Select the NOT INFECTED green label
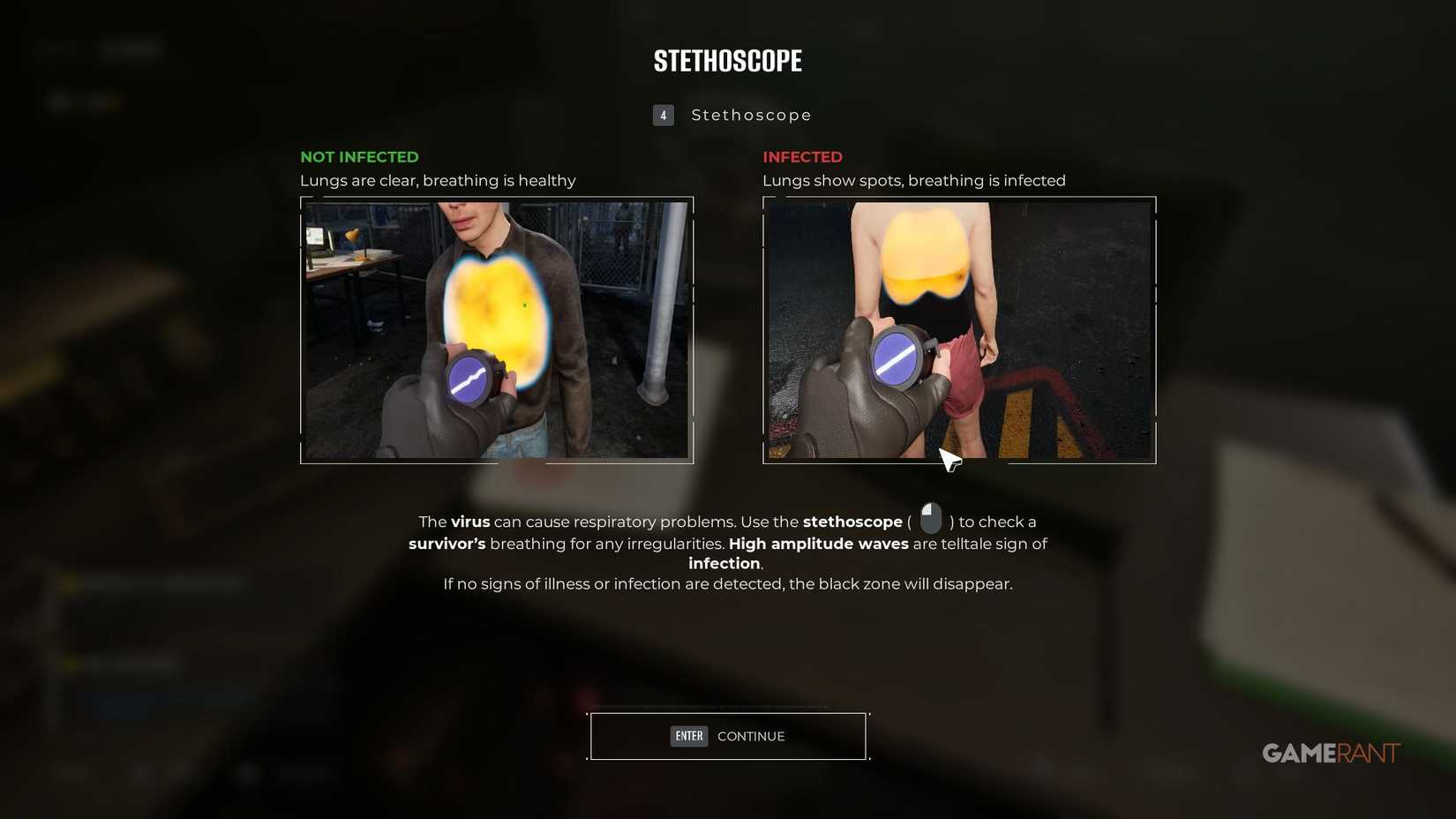The width and height of the screenshot is (1456, 819). tap(358, 156)
